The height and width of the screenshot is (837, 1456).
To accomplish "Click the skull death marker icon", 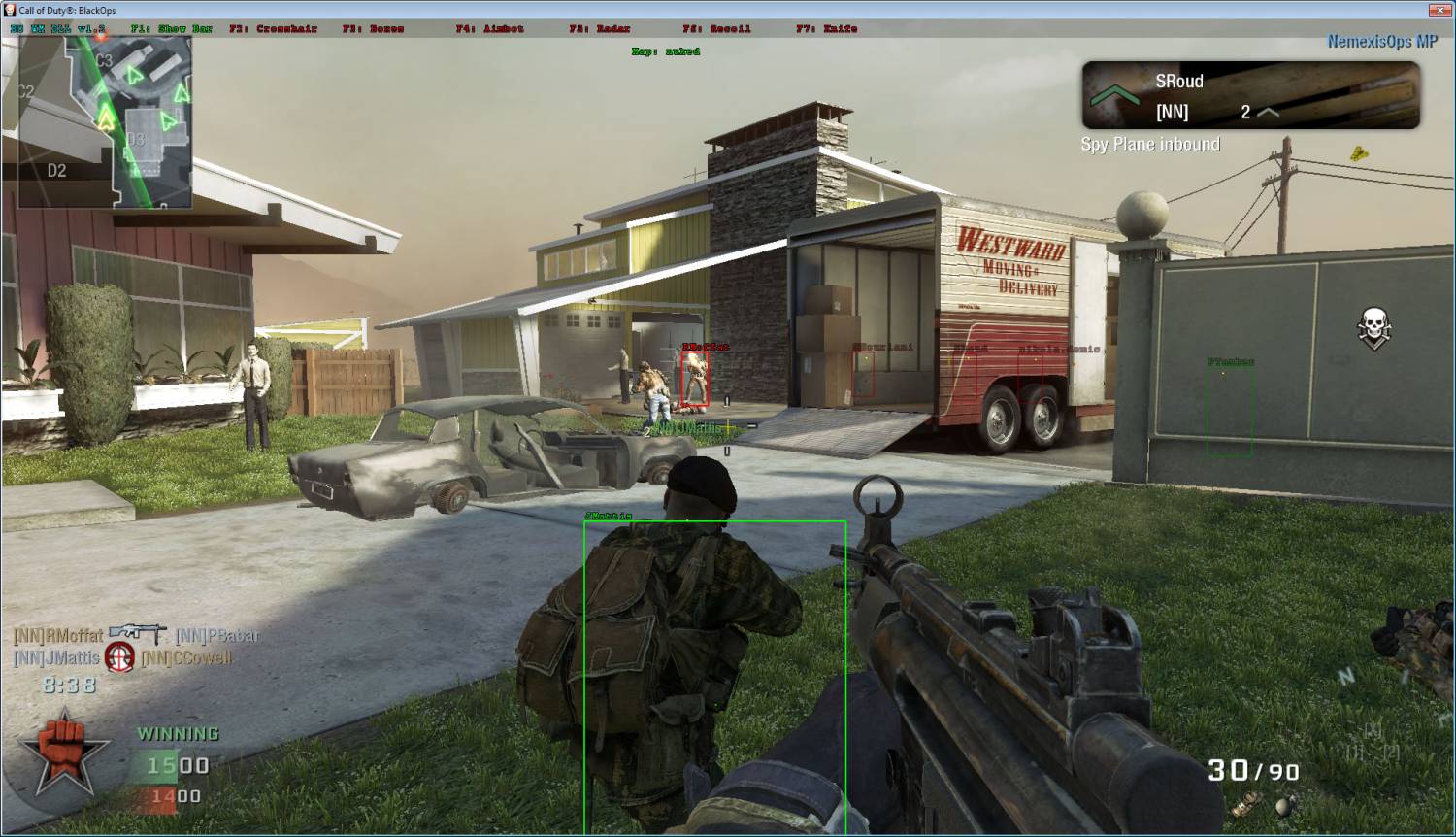I will pyautogui.click(x=1373, y=328).
